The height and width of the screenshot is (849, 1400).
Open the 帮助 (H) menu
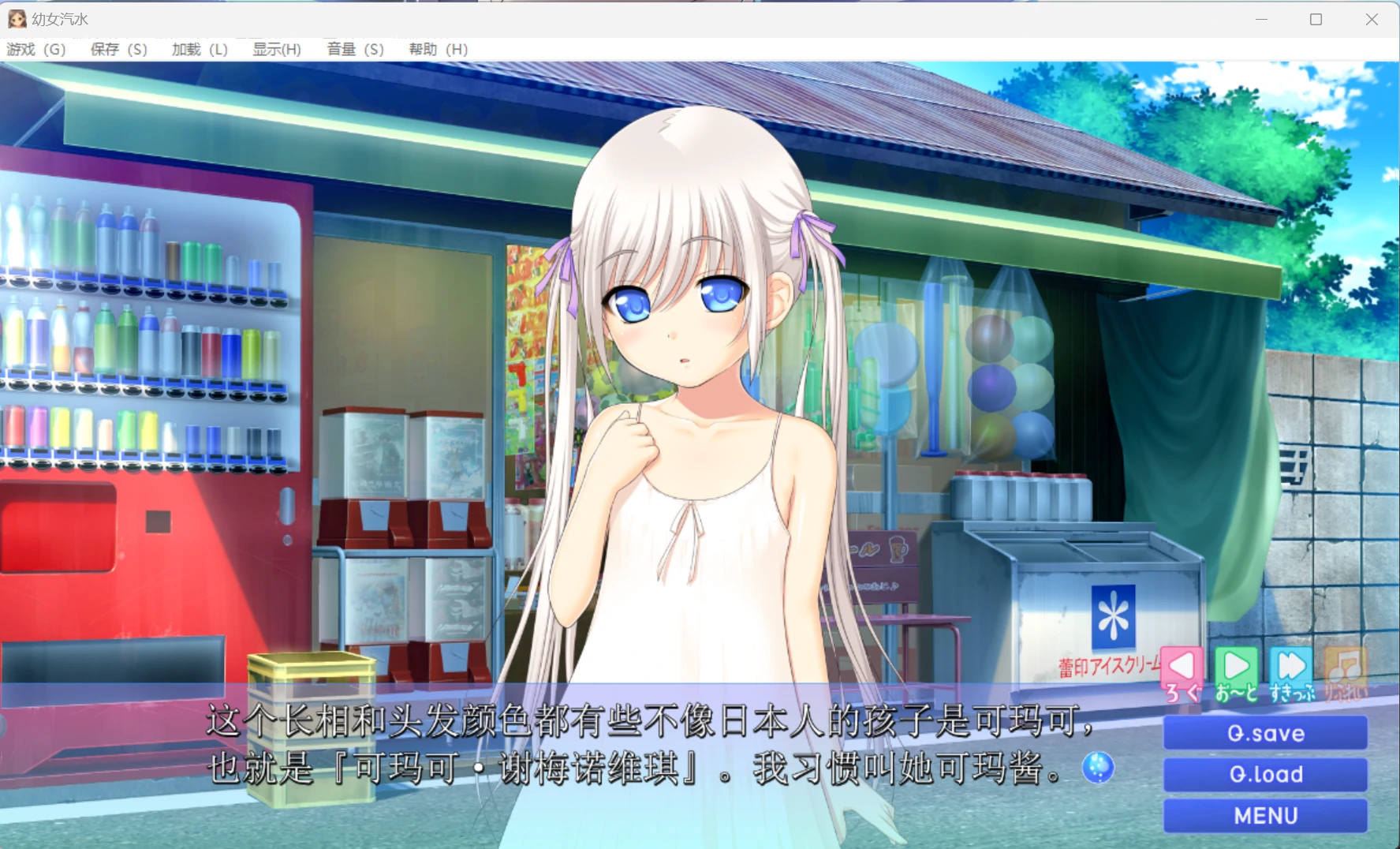pyautogui.click(x=436, y=49)
